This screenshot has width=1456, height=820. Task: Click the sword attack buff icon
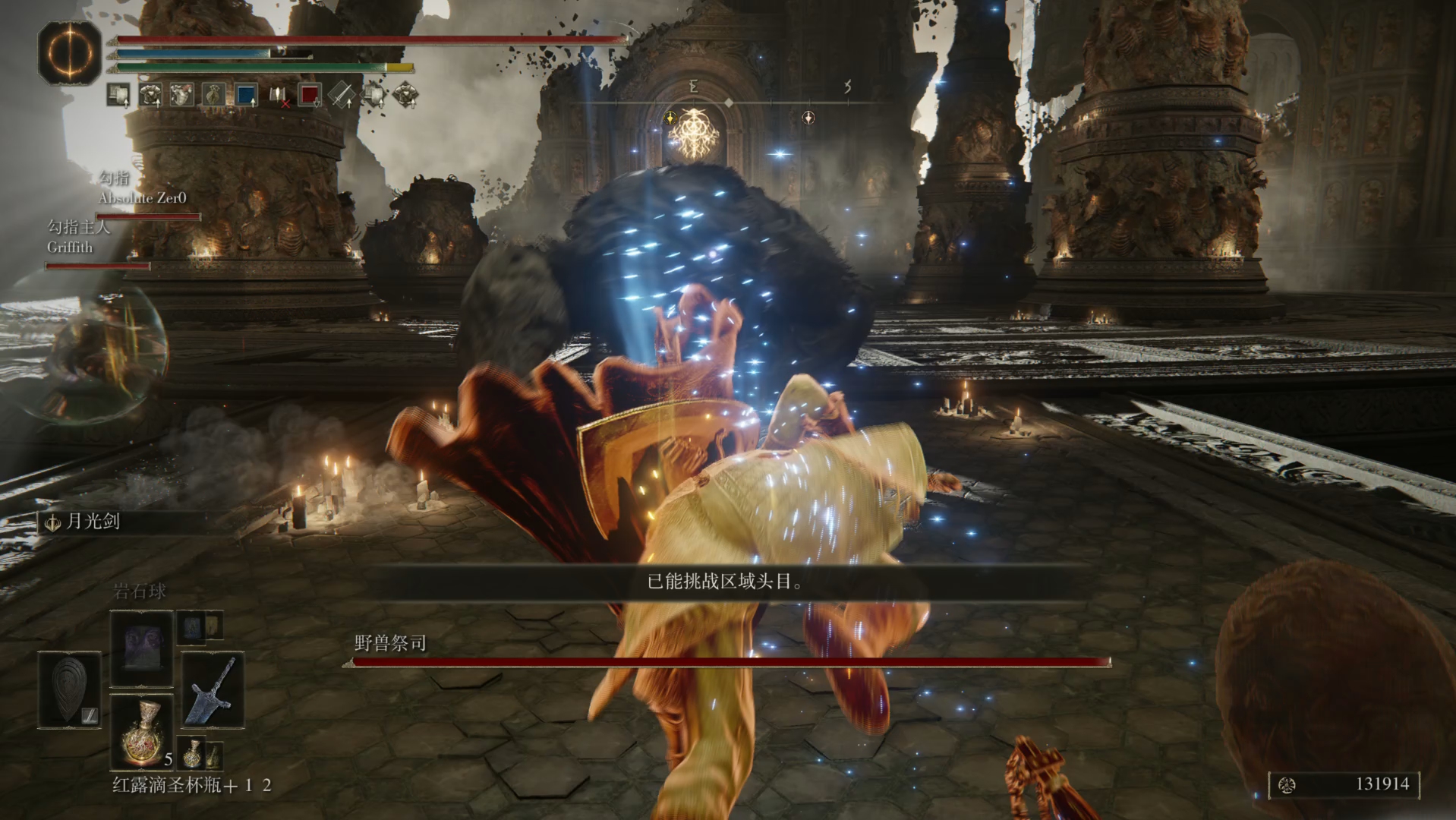(x=342, y=95)
